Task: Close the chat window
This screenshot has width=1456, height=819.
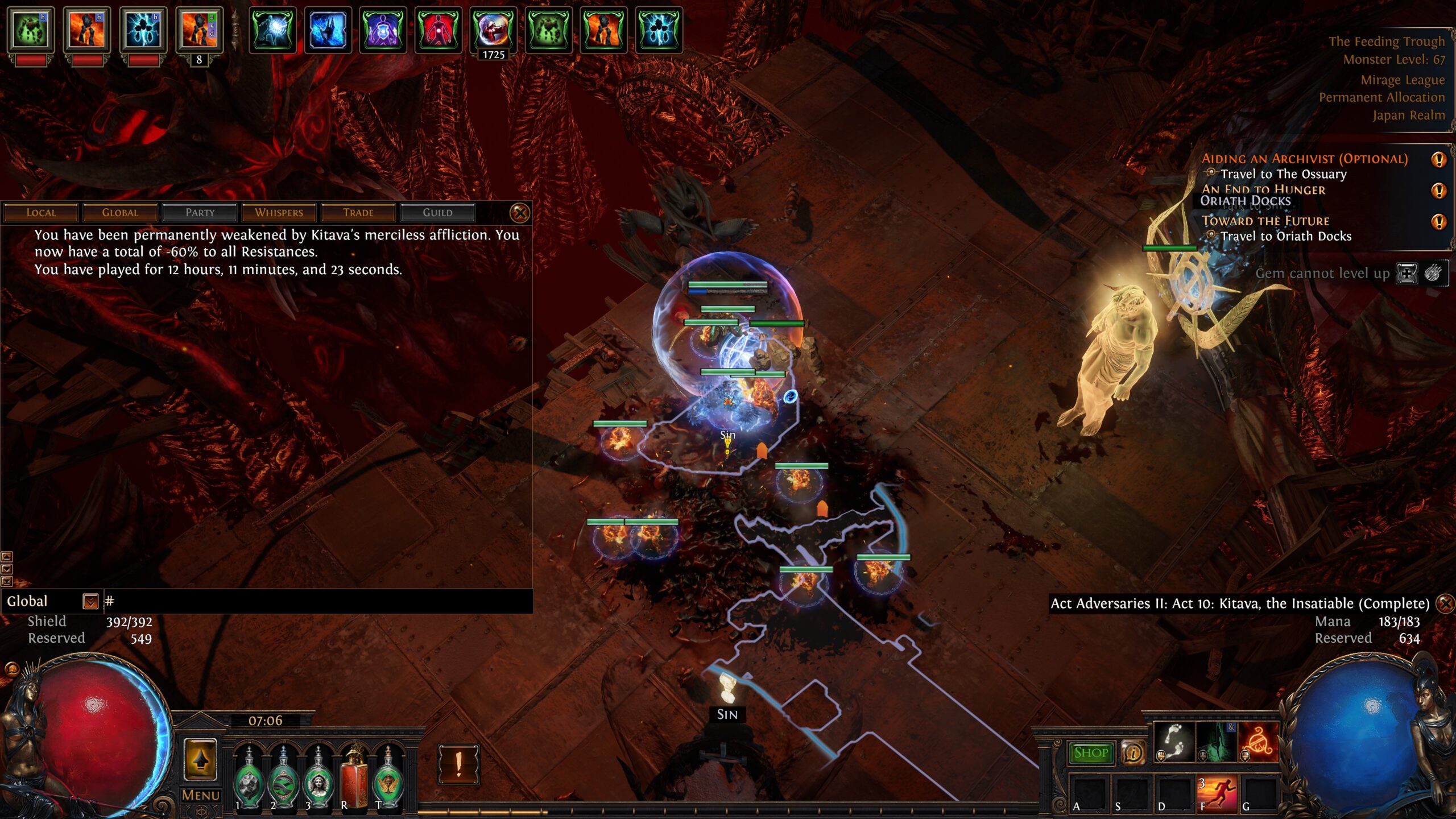Action: click(519, 213)
